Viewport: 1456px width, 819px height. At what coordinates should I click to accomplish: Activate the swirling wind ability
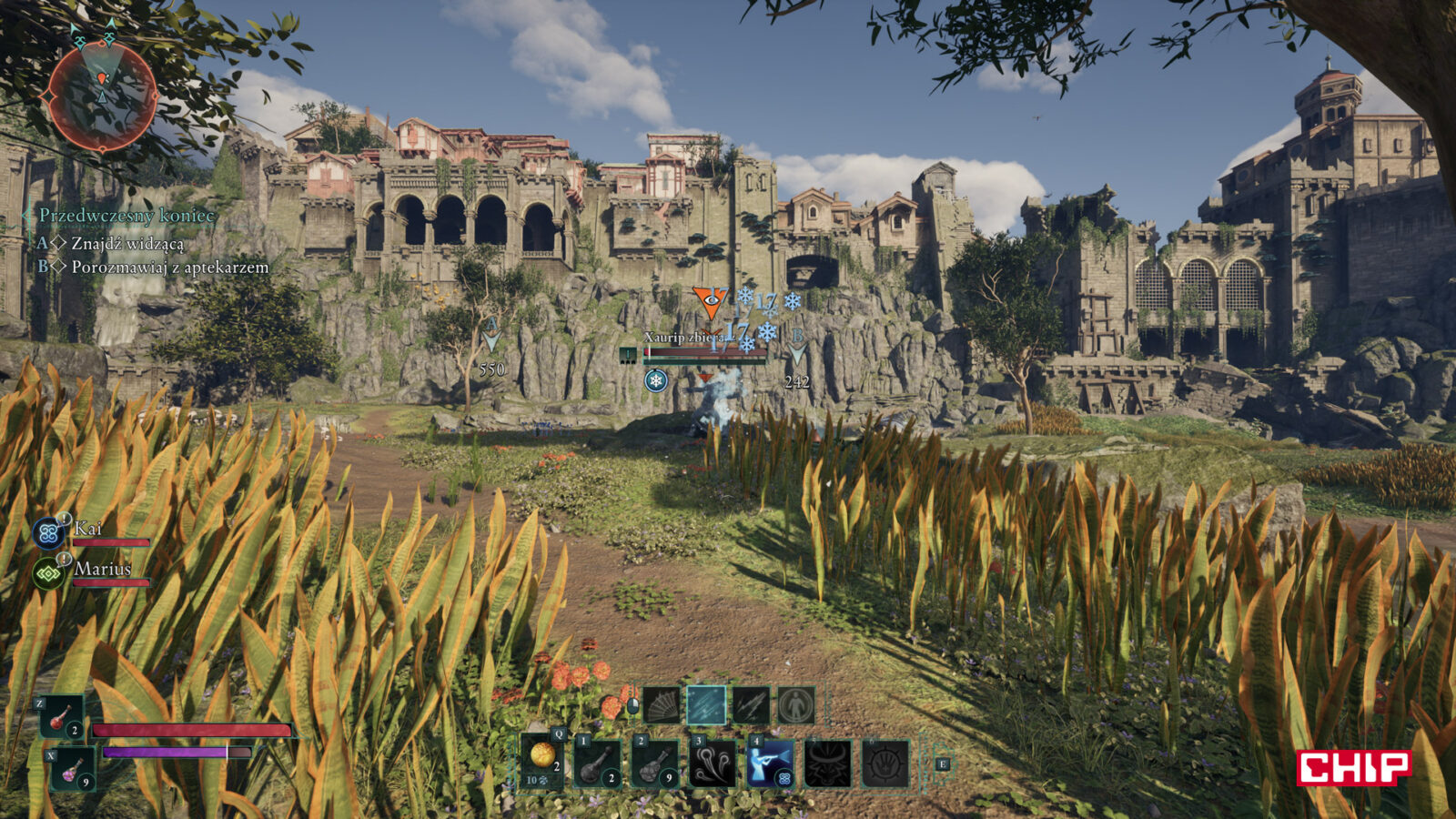(x=713, y=763)
